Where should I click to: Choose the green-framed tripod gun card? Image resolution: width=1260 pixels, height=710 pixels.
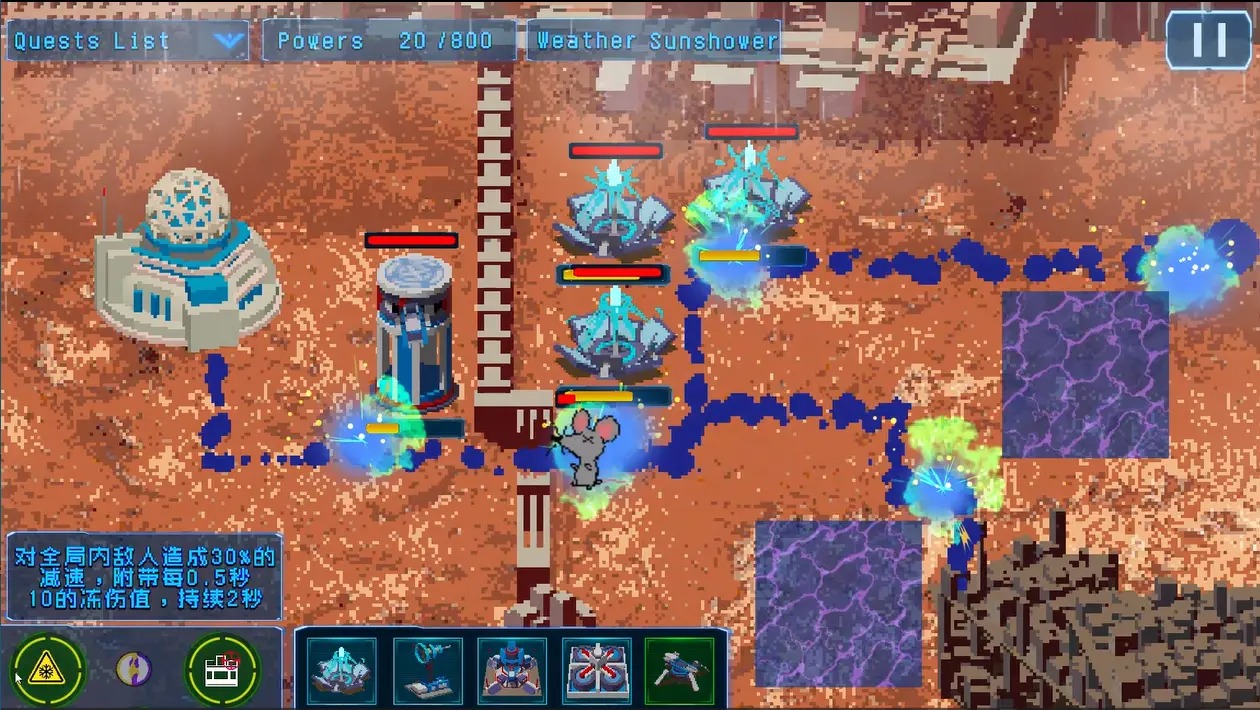point(680,669)
